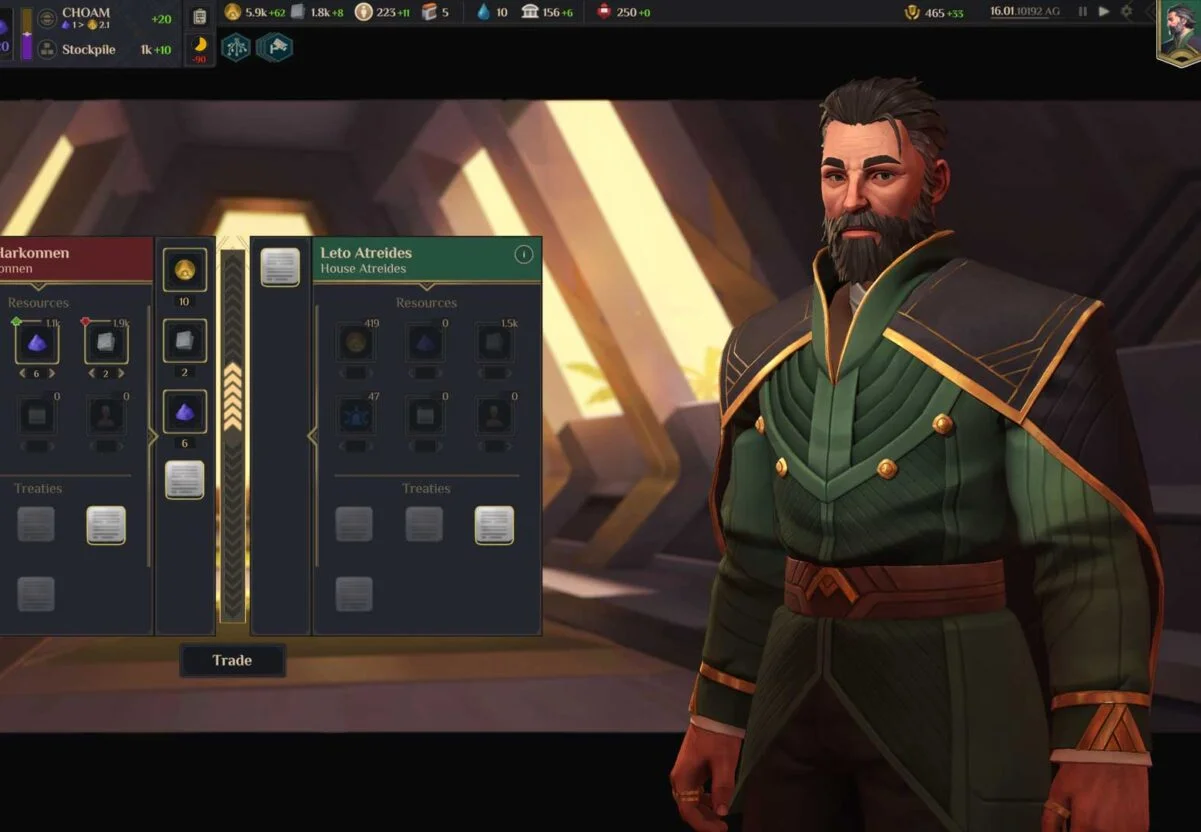Remove the offered Solari from the trade
The width and height of the screenshot is (1201, 832).
coord(185,270)
